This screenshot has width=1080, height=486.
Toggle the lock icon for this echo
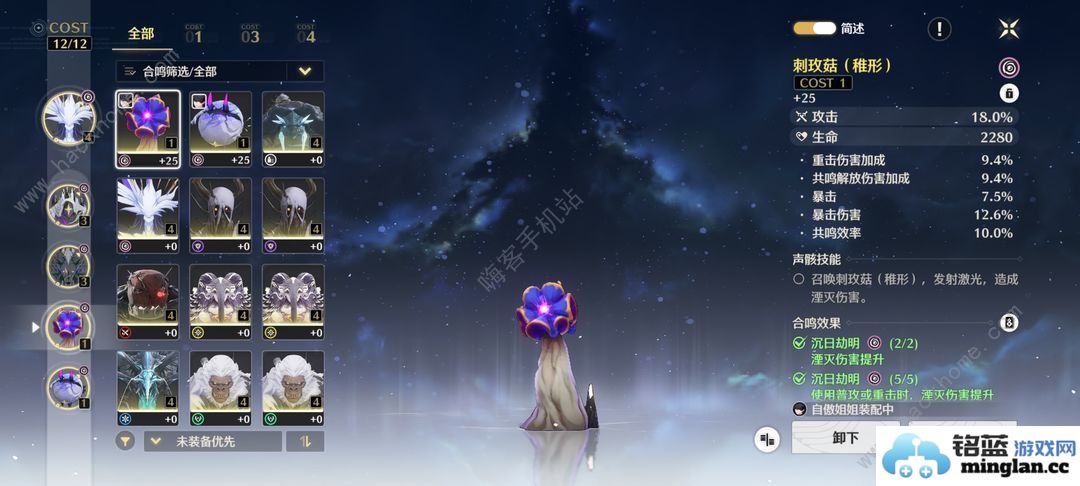click(1009, 93)
